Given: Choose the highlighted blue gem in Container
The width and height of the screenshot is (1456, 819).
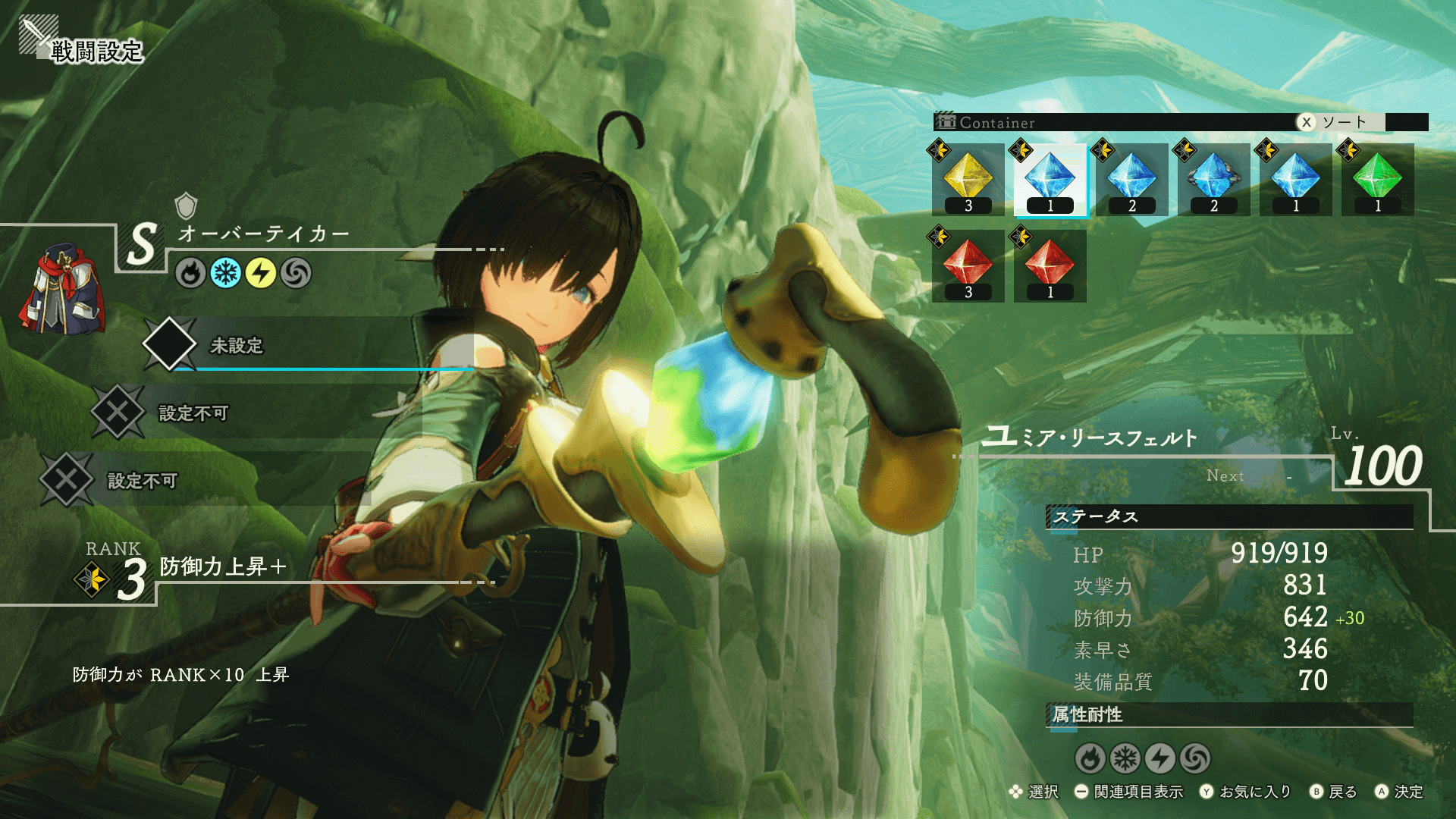Looking at the screenshot, I should pos(1050,180).
